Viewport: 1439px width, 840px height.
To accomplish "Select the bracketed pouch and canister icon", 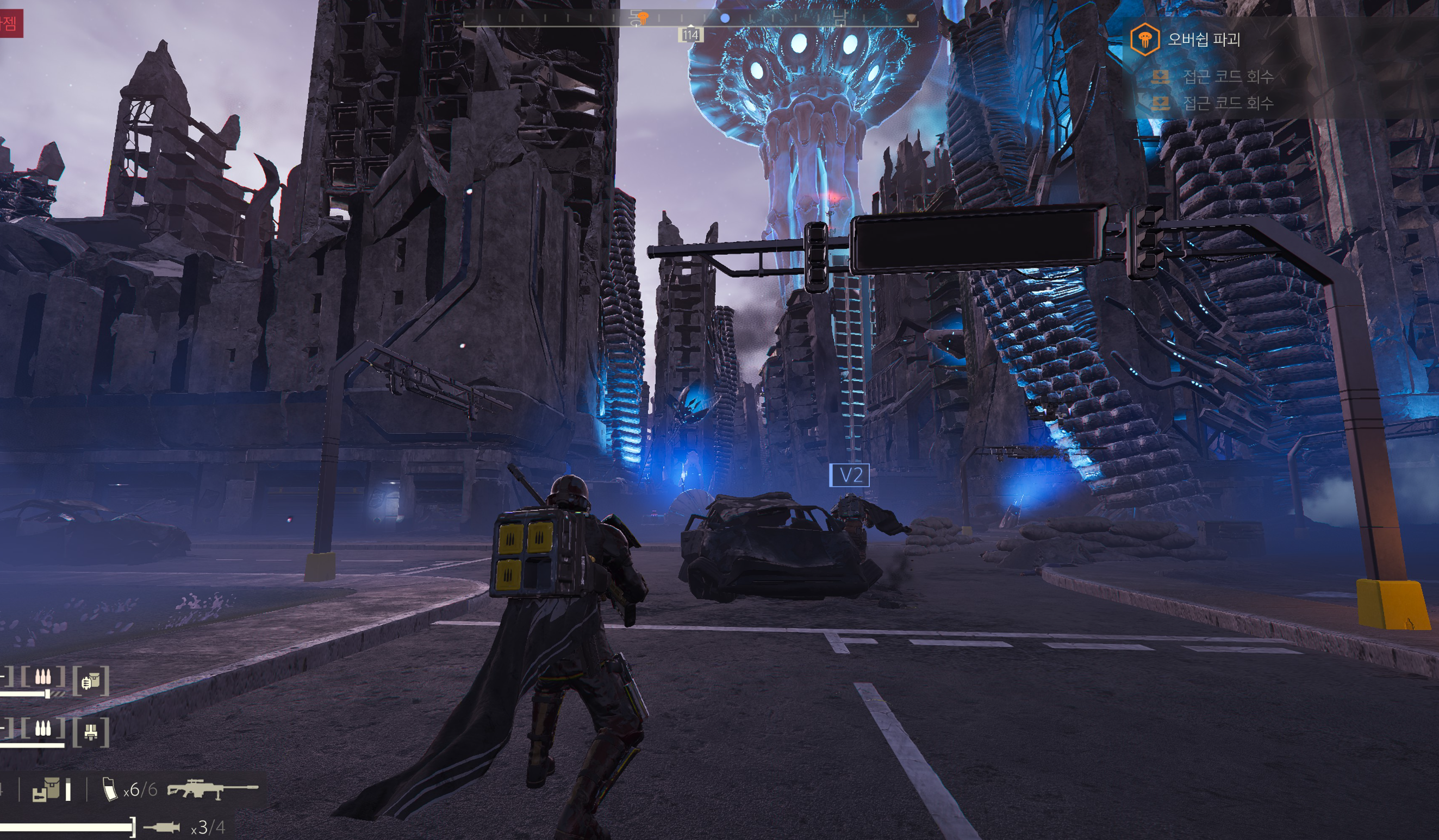I will [x=91, y=681].
